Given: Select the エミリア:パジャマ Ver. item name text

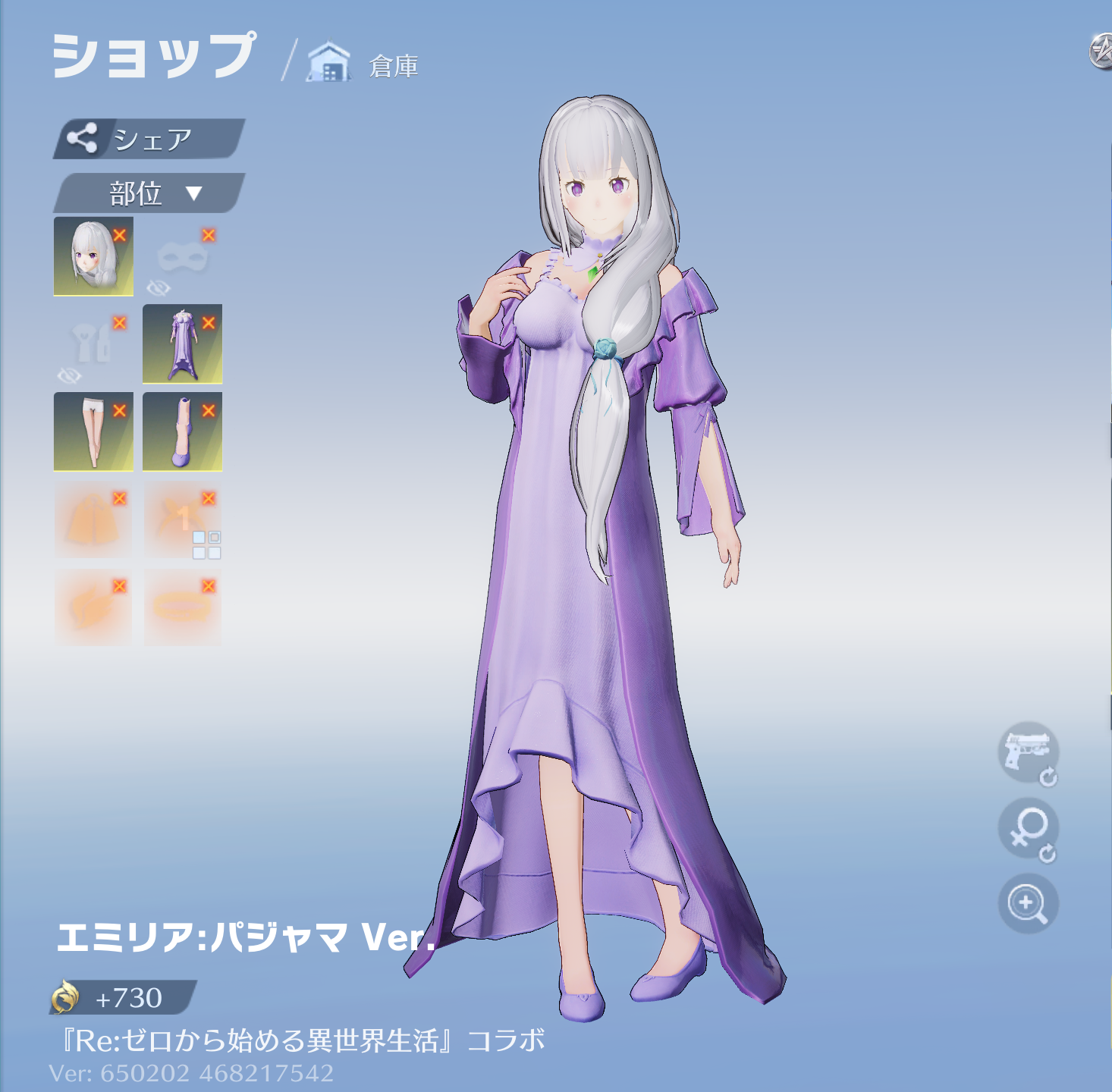Looking at the screenshot, I should coord(243,943).
